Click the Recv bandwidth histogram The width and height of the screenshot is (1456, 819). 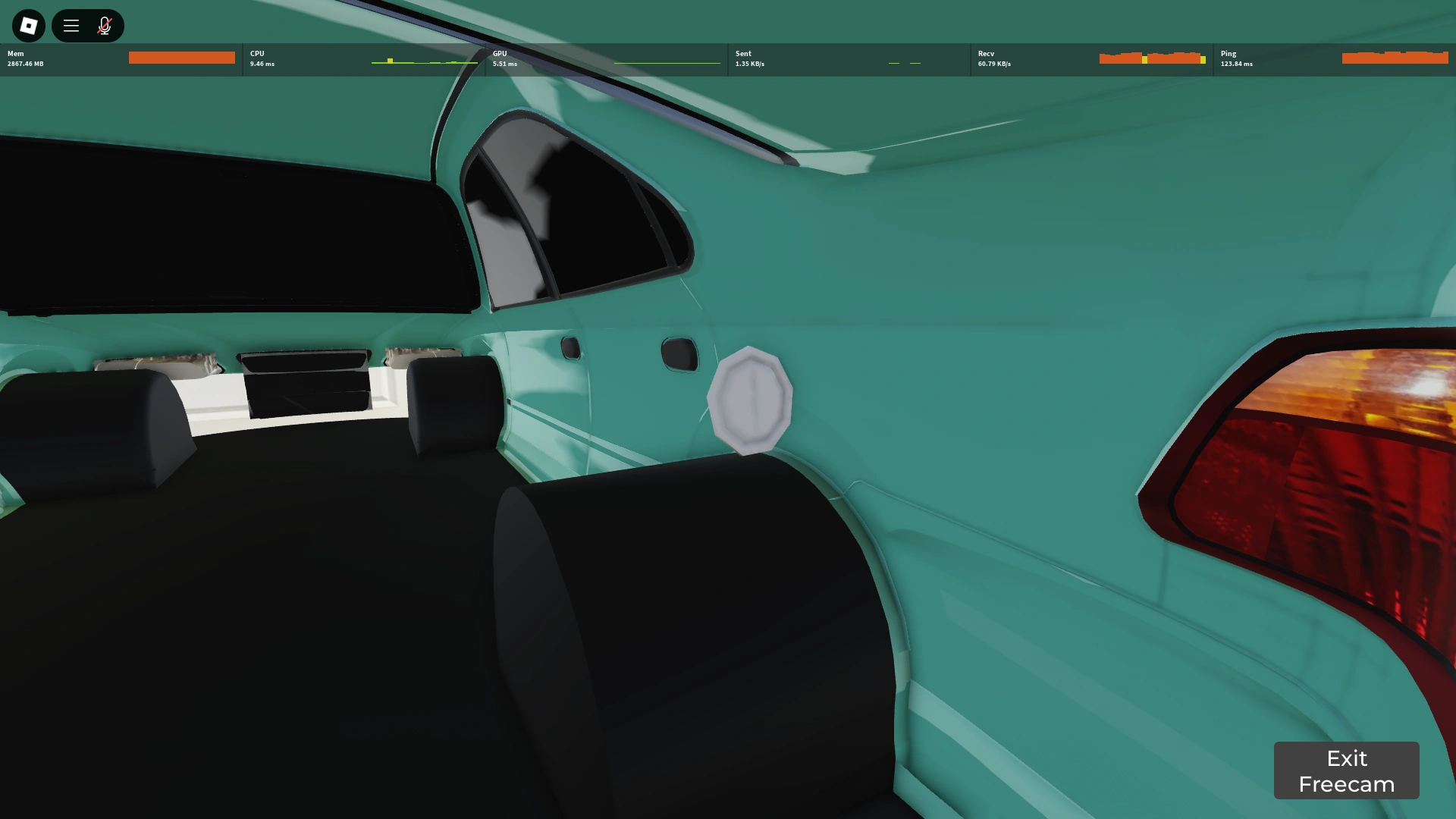[1153, 58]
